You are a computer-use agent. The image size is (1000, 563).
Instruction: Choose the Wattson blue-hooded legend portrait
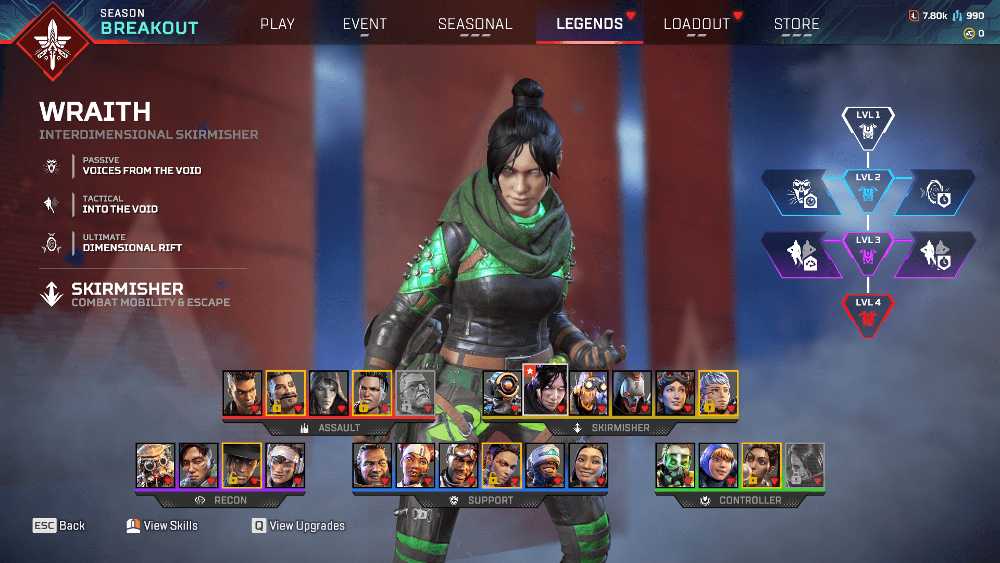pyautogui.click(x=718, y=465)
